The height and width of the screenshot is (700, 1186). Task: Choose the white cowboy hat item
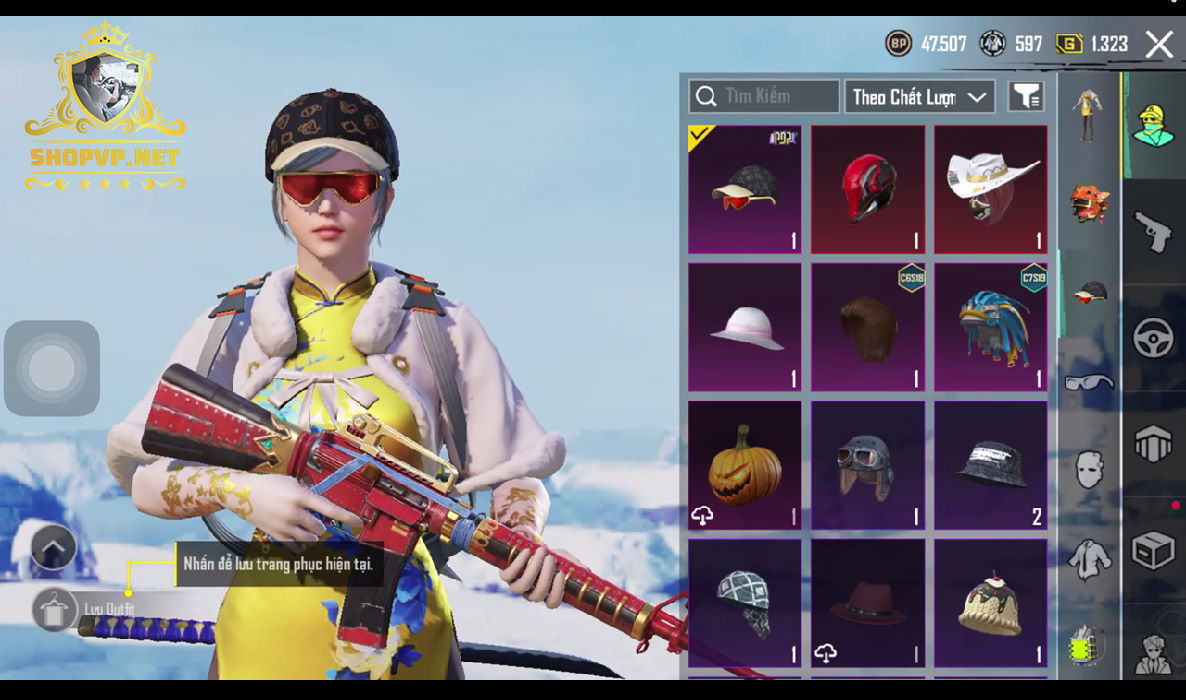[991, 189]
